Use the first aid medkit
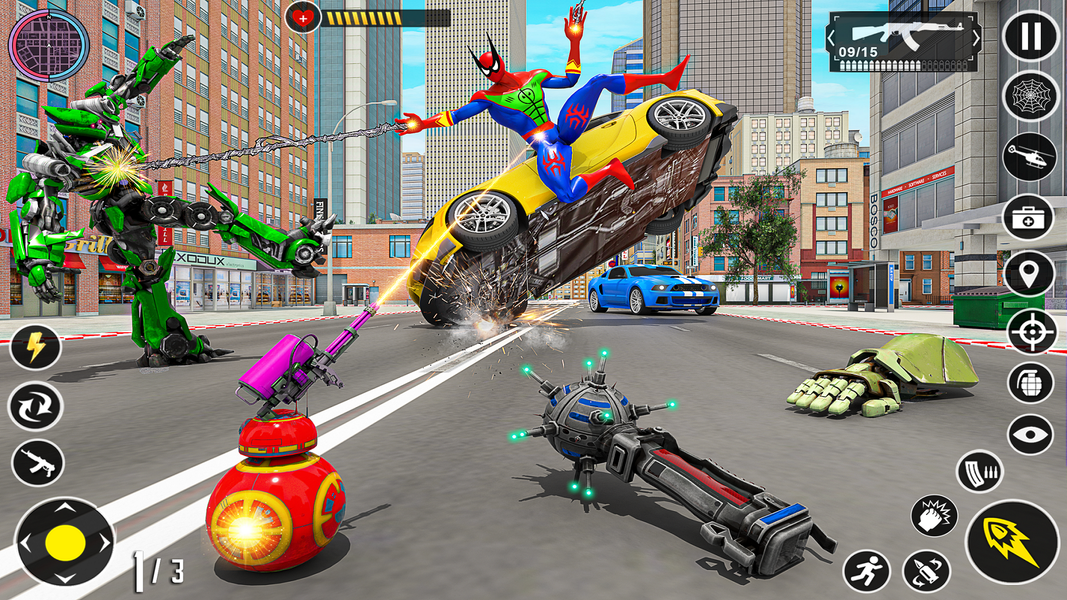Viewport: 1067px width, 600px height. [x=1030, y=216]
